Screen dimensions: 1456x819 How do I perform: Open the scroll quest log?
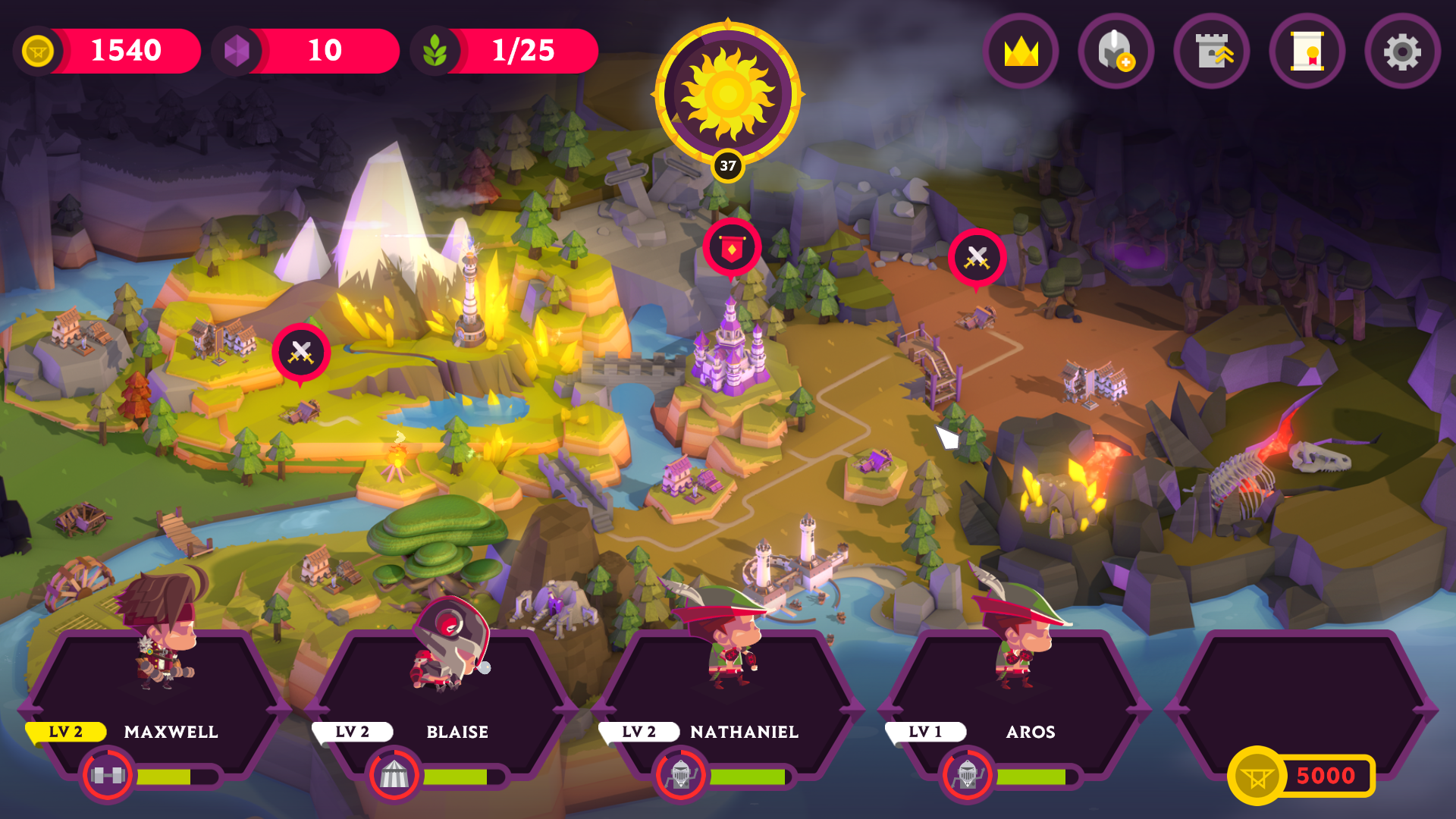click(1307, 52)
